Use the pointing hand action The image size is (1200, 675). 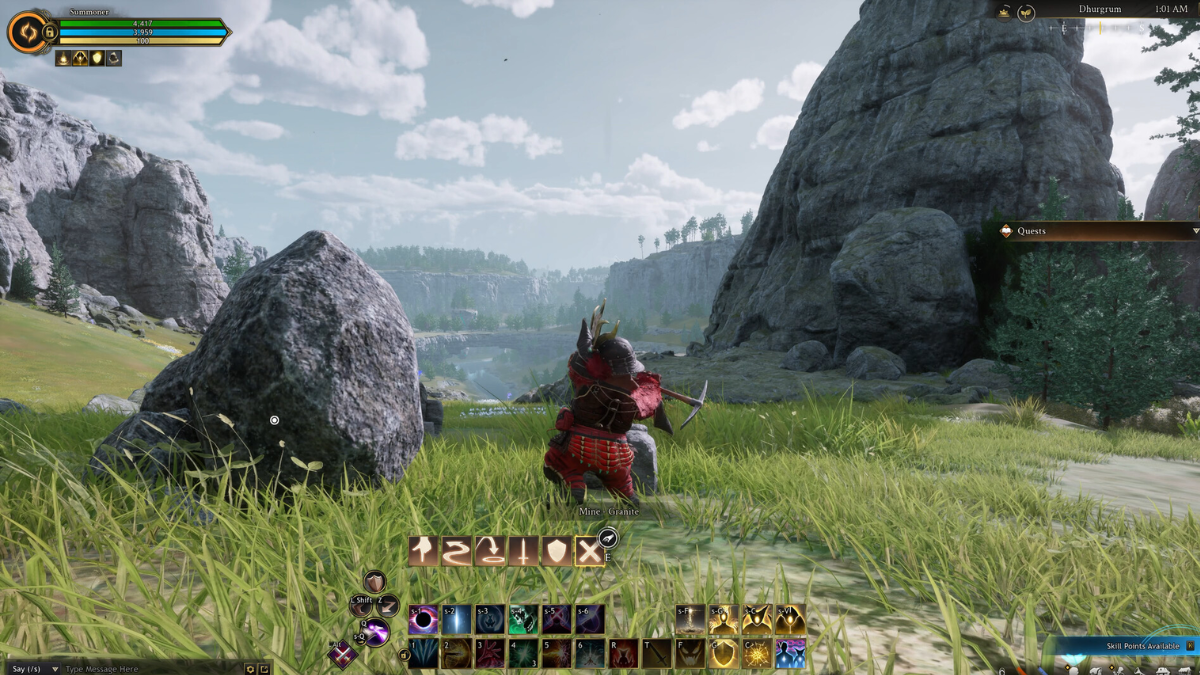(424, 551)
